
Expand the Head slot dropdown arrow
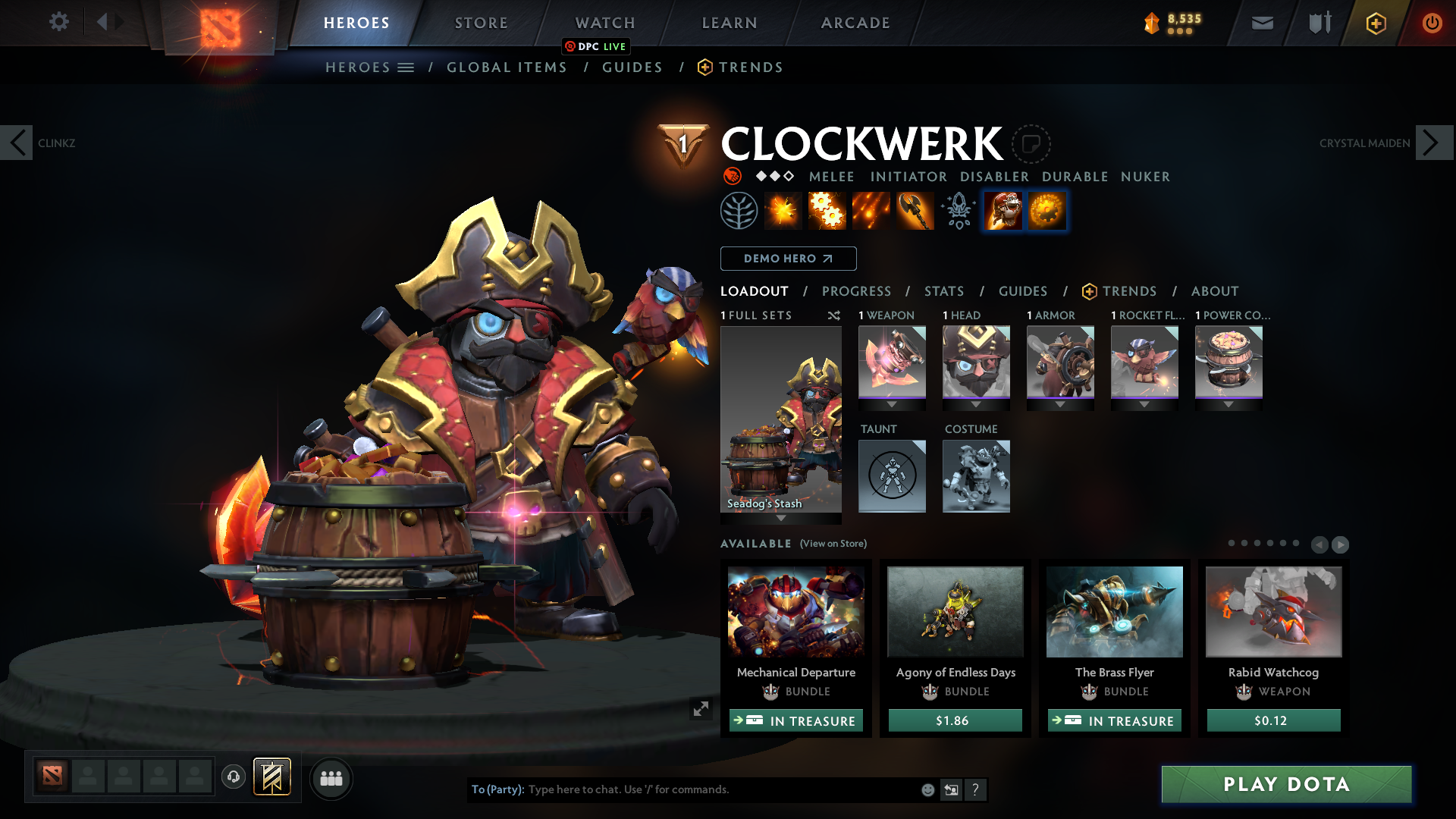[976, 405]
